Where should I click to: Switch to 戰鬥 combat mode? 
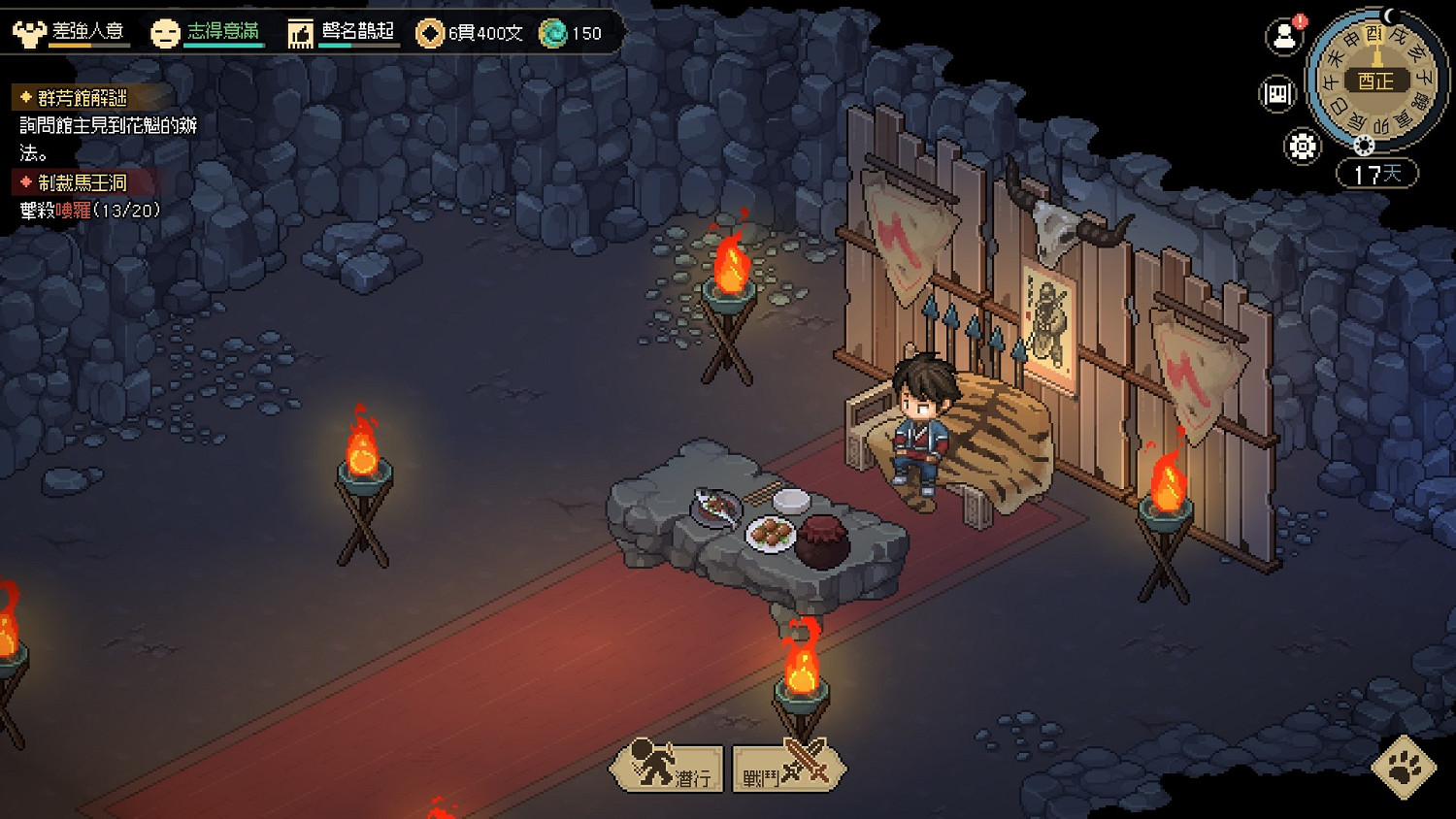[788, 768]
